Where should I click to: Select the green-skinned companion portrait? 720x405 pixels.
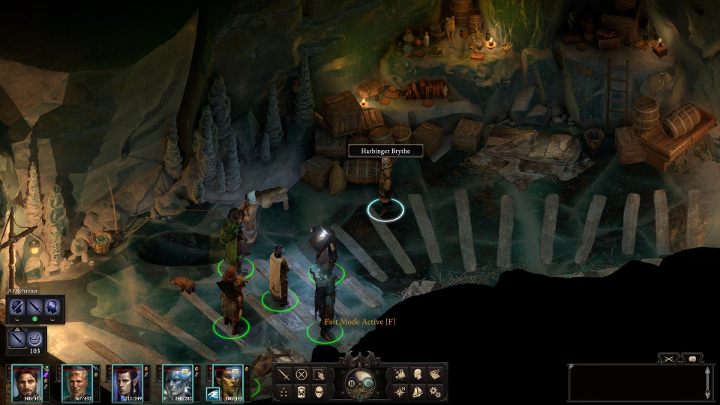tap(227, 383)
